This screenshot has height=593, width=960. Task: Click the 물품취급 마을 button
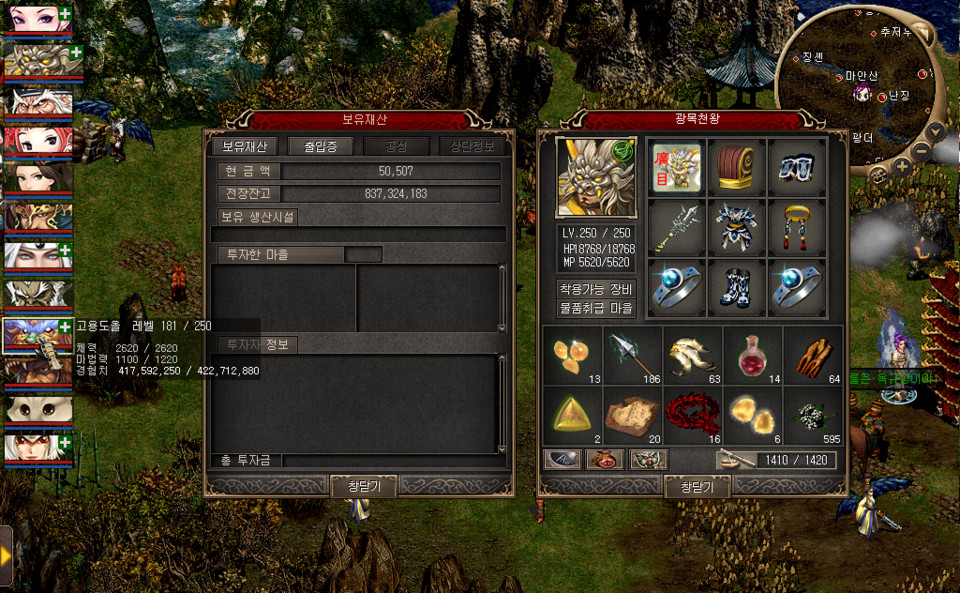point(595,308)
